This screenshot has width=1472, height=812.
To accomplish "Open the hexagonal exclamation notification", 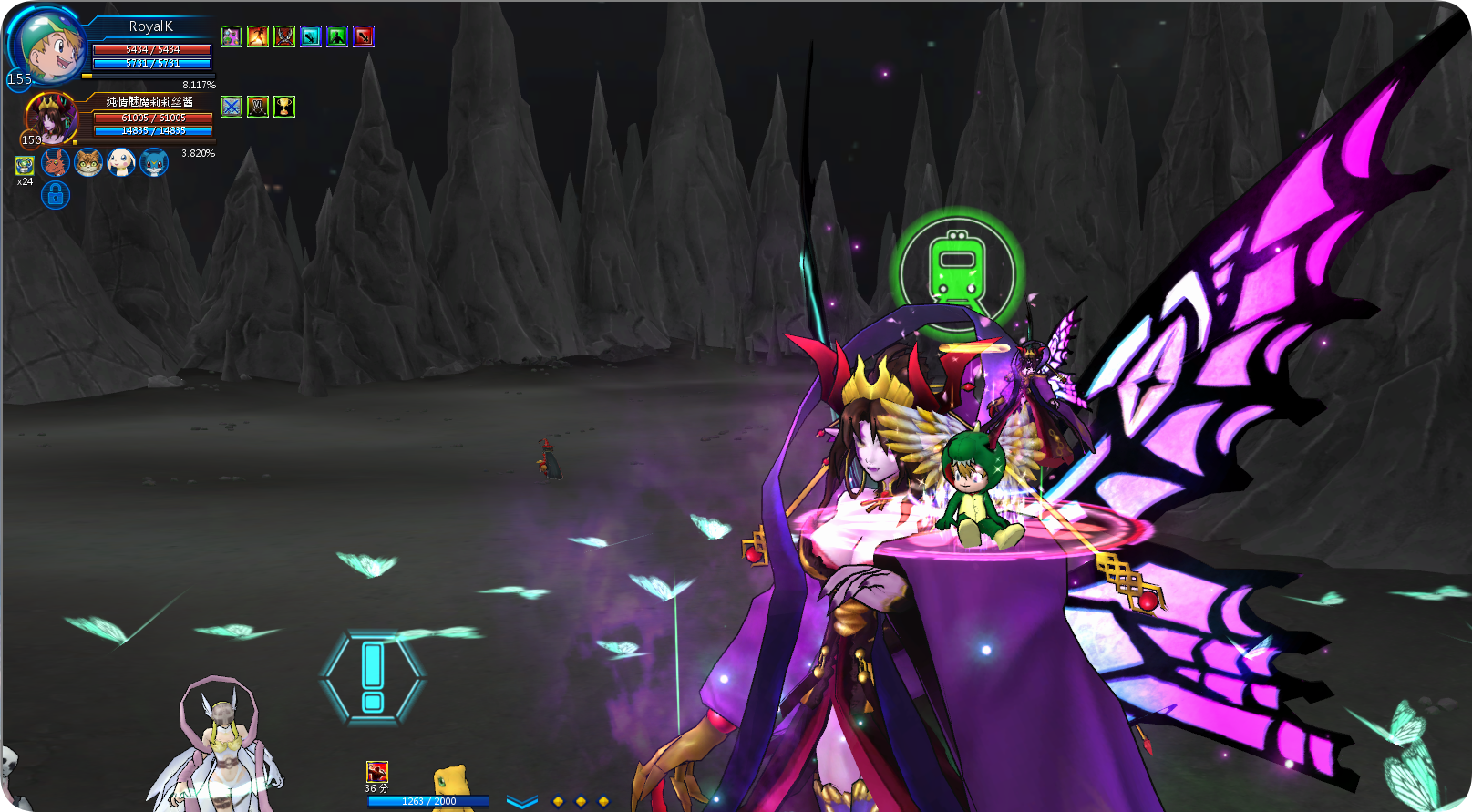I will click(373, 678).
